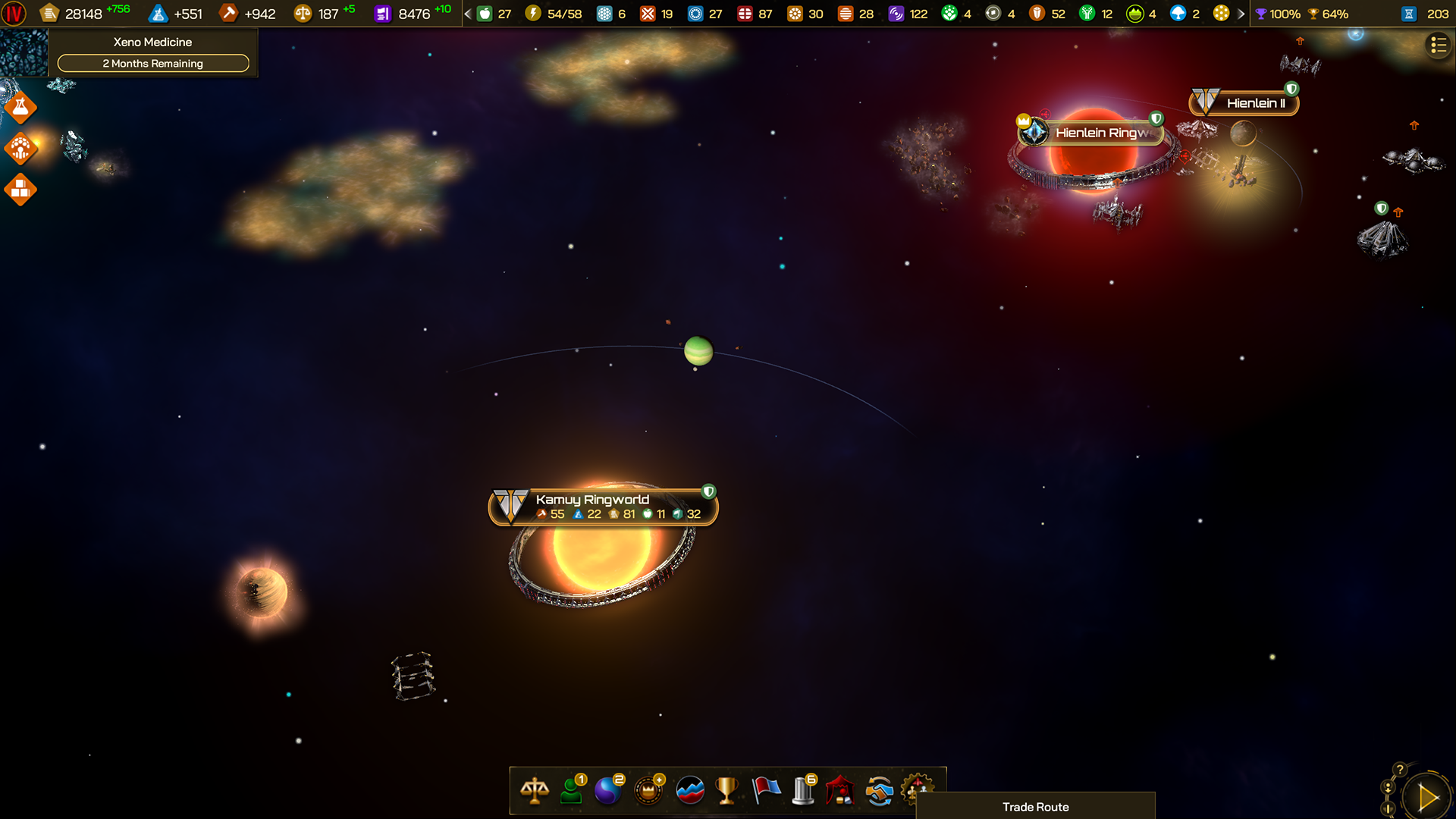Open the red tent marketplace
This screenshot has width=1456, height=819.
click(840, 791)
